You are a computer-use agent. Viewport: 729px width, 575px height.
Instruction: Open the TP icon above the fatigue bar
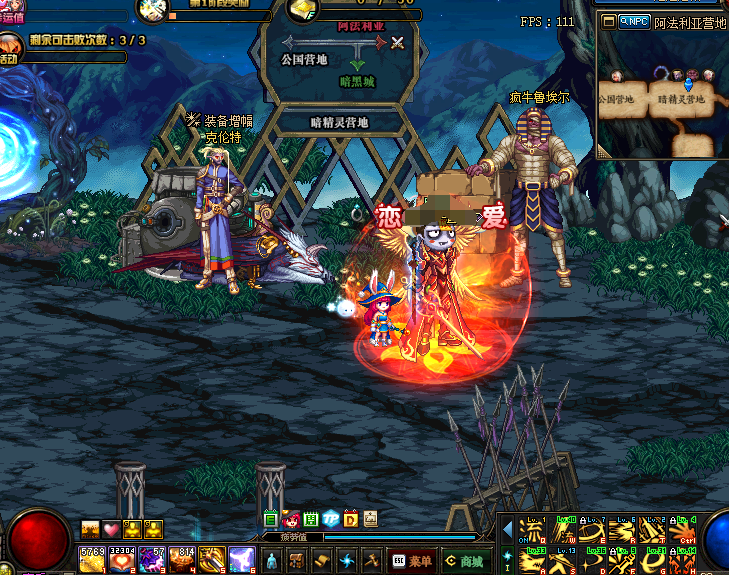click(330, 519)
